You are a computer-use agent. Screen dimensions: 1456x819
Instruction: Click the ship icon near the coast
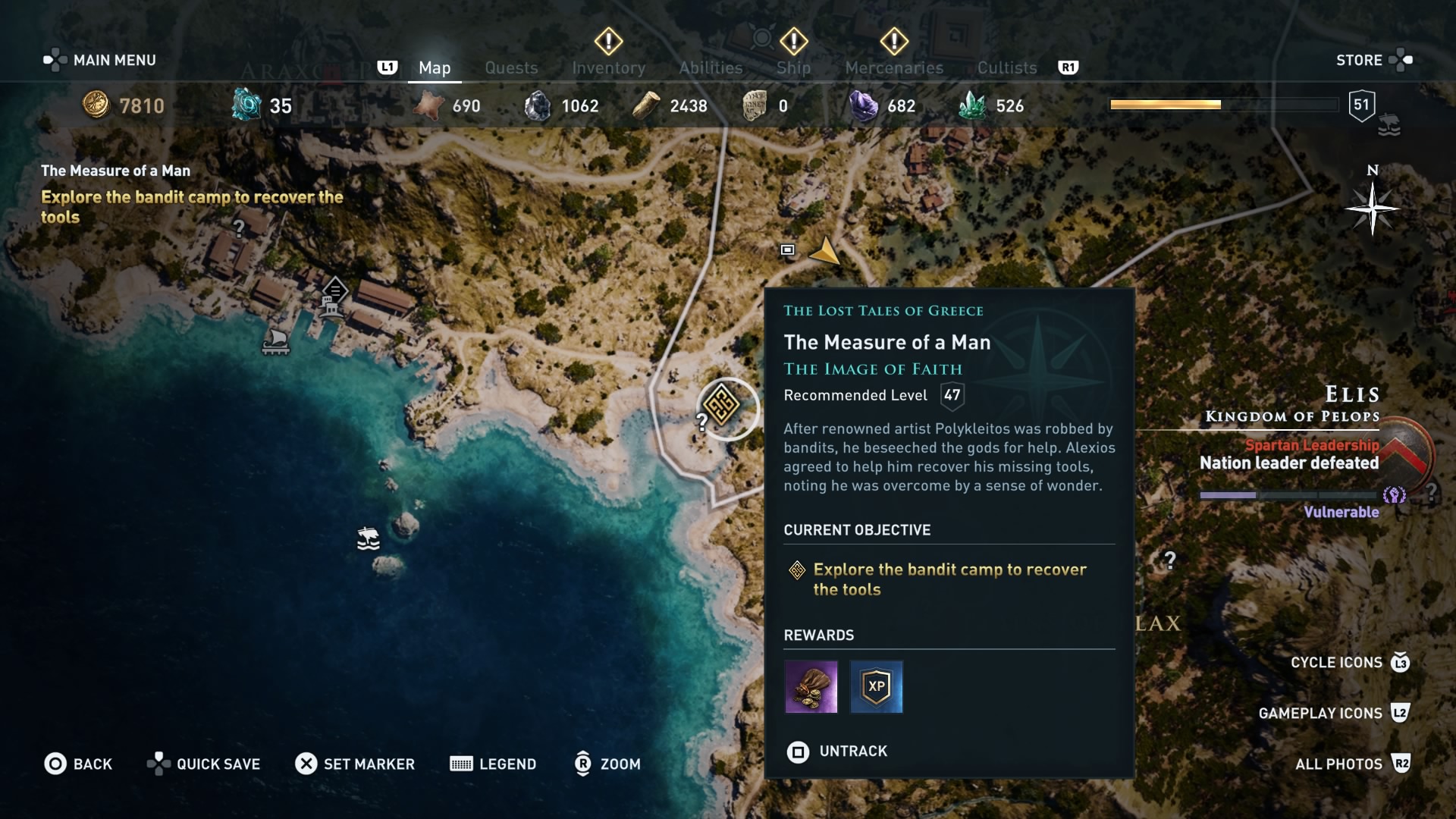point(369,538)
